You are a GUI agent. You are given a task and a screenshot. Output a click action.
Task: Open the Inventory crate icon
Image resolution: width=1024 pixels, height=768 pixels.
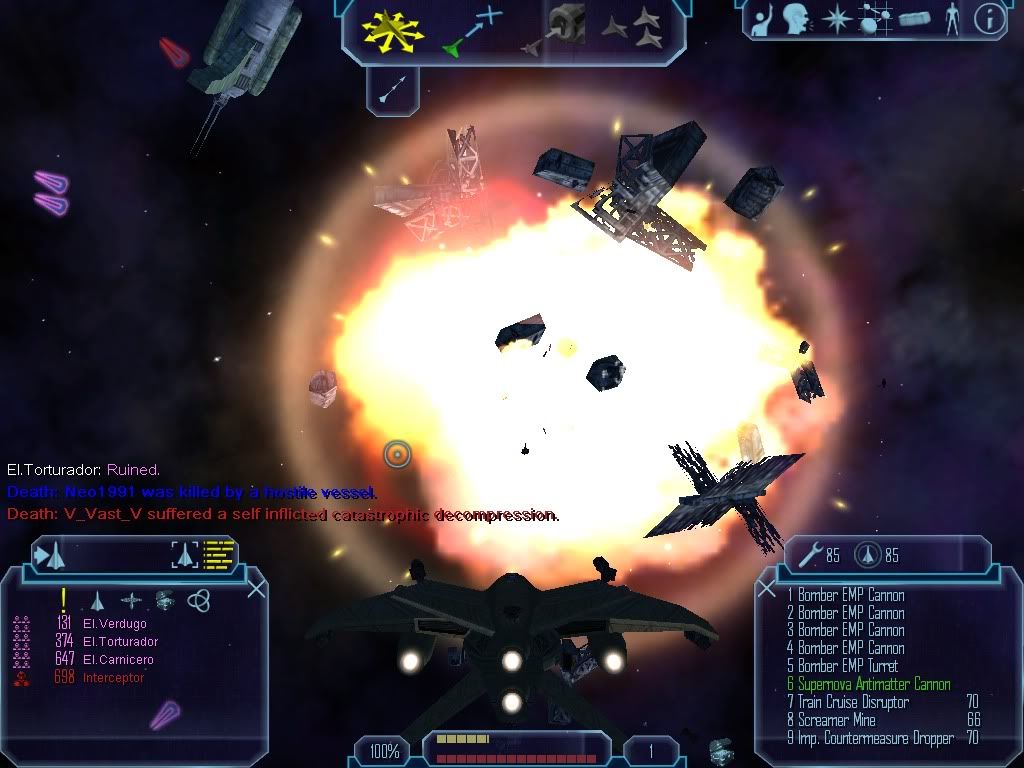915,20
